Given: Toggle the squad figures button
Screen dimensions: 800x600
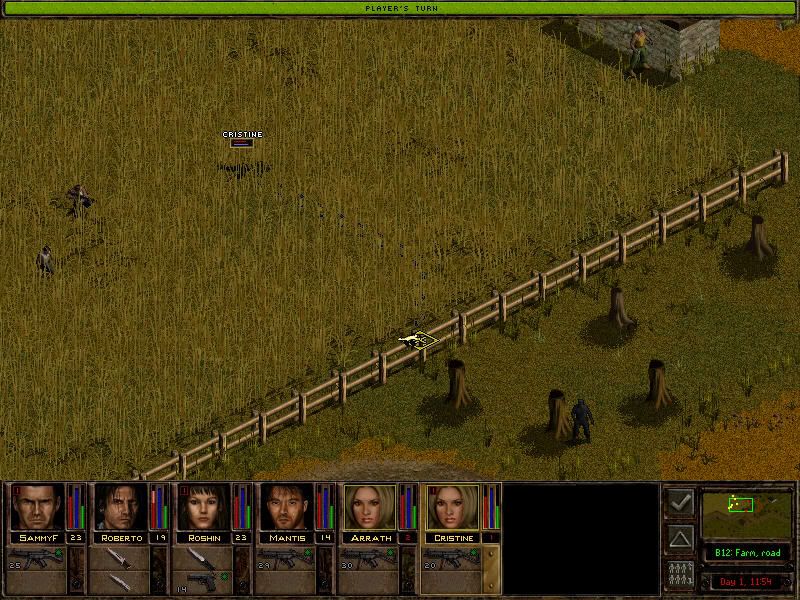Looking at the screenshot, I should tap(680, 575).
